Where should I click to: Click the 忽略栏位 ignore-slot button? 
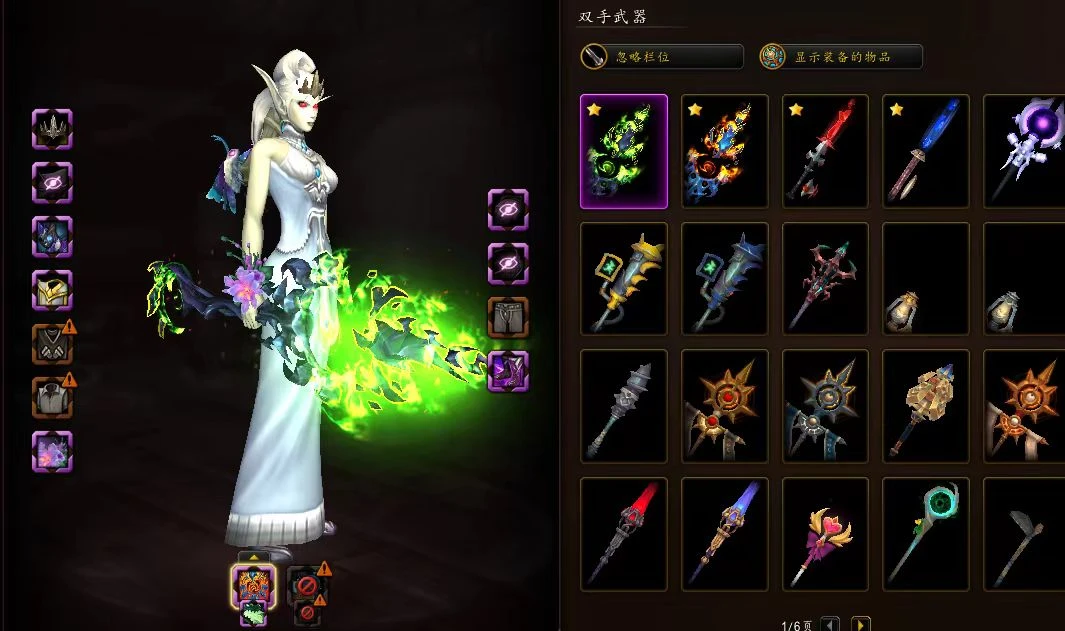pos(662,57)
